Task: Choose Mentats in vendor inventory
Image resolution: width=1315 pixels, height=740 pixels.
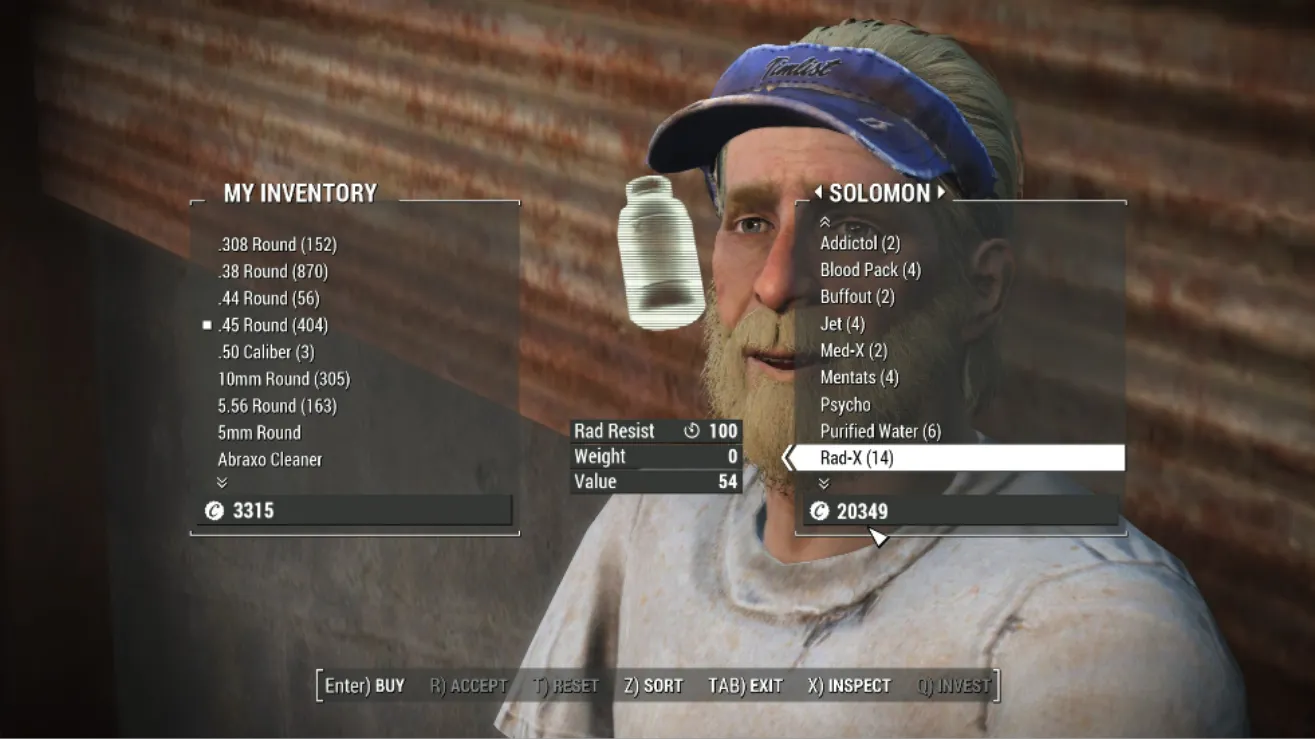Action: point(859,378)
